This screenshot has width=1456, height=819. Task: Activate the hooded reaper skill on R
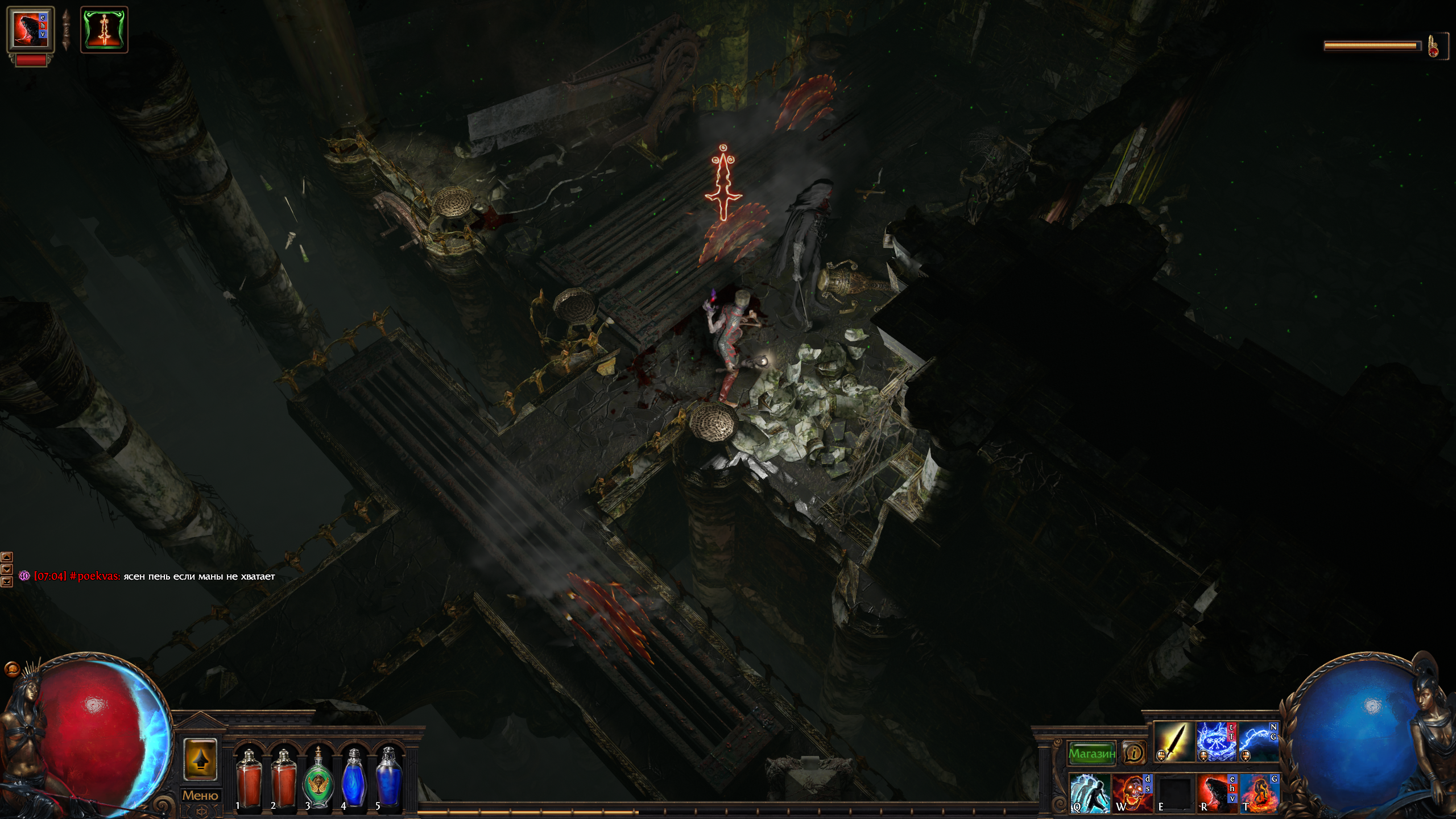point(1217,792)
